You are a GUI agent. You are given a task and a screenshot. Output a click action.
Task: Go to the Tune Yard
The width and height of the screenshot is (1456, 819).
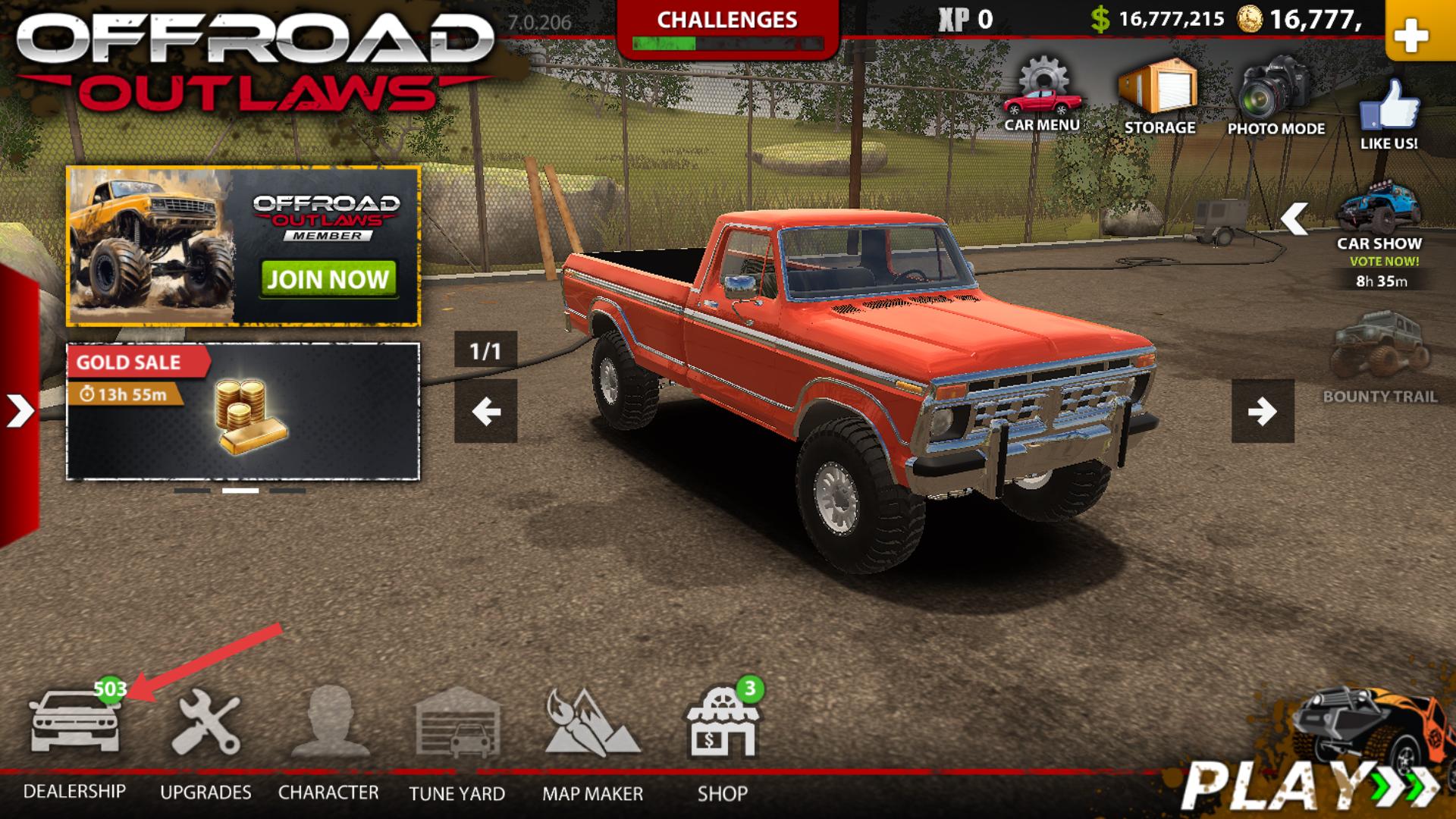click(457, 724)
